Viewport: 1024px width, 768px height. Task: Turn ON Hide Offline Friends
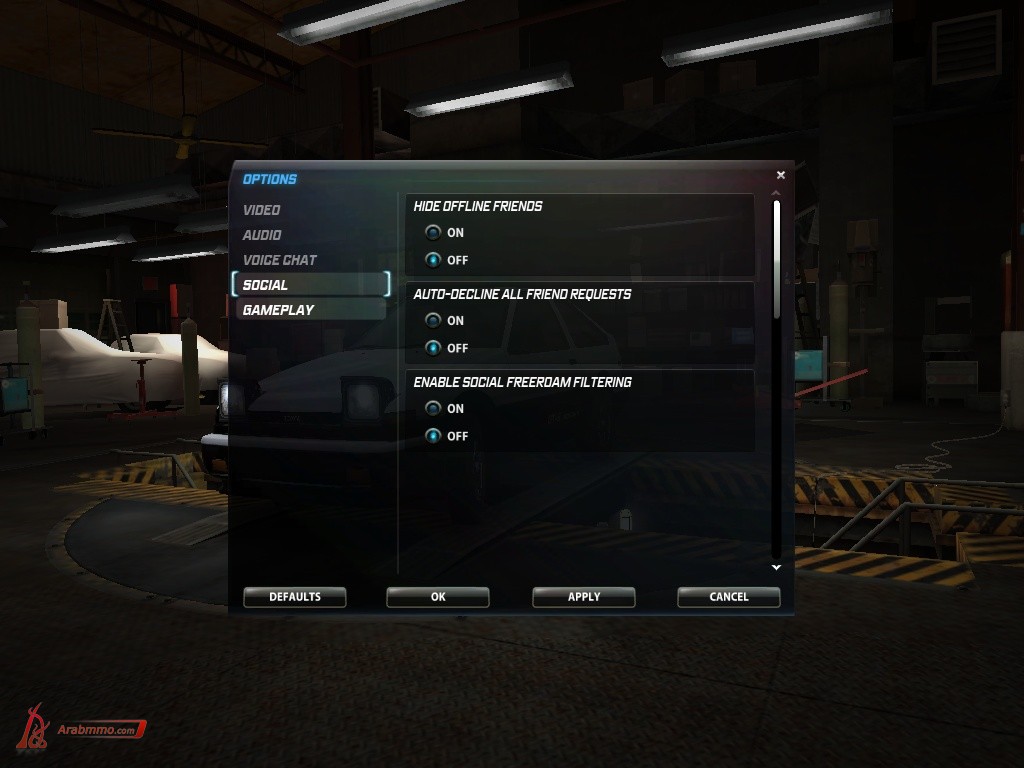(433, 233)
